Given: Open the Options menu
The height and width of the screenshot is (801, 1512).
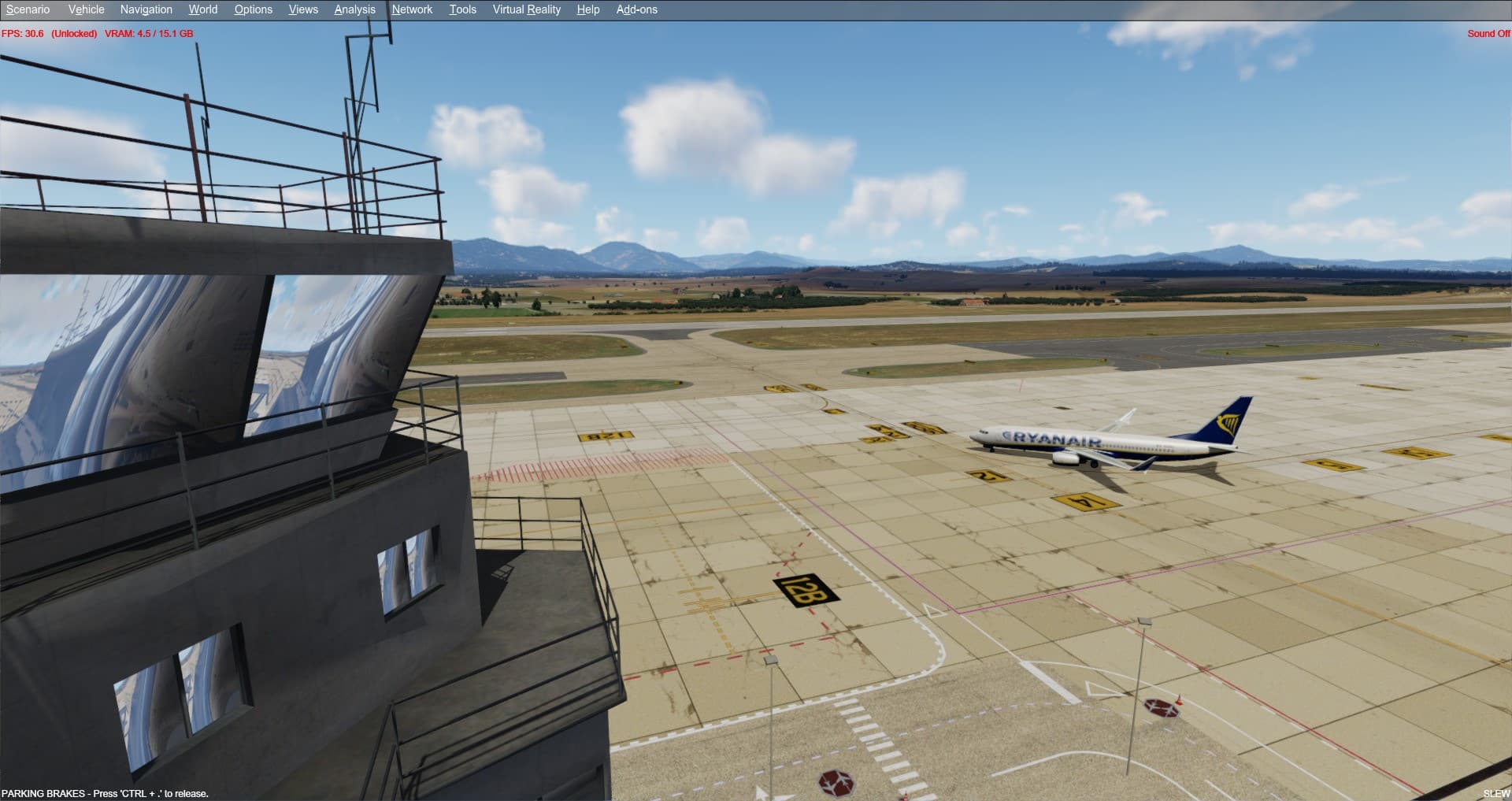Looking at the screenshot, I should click(x=253, y=9).
